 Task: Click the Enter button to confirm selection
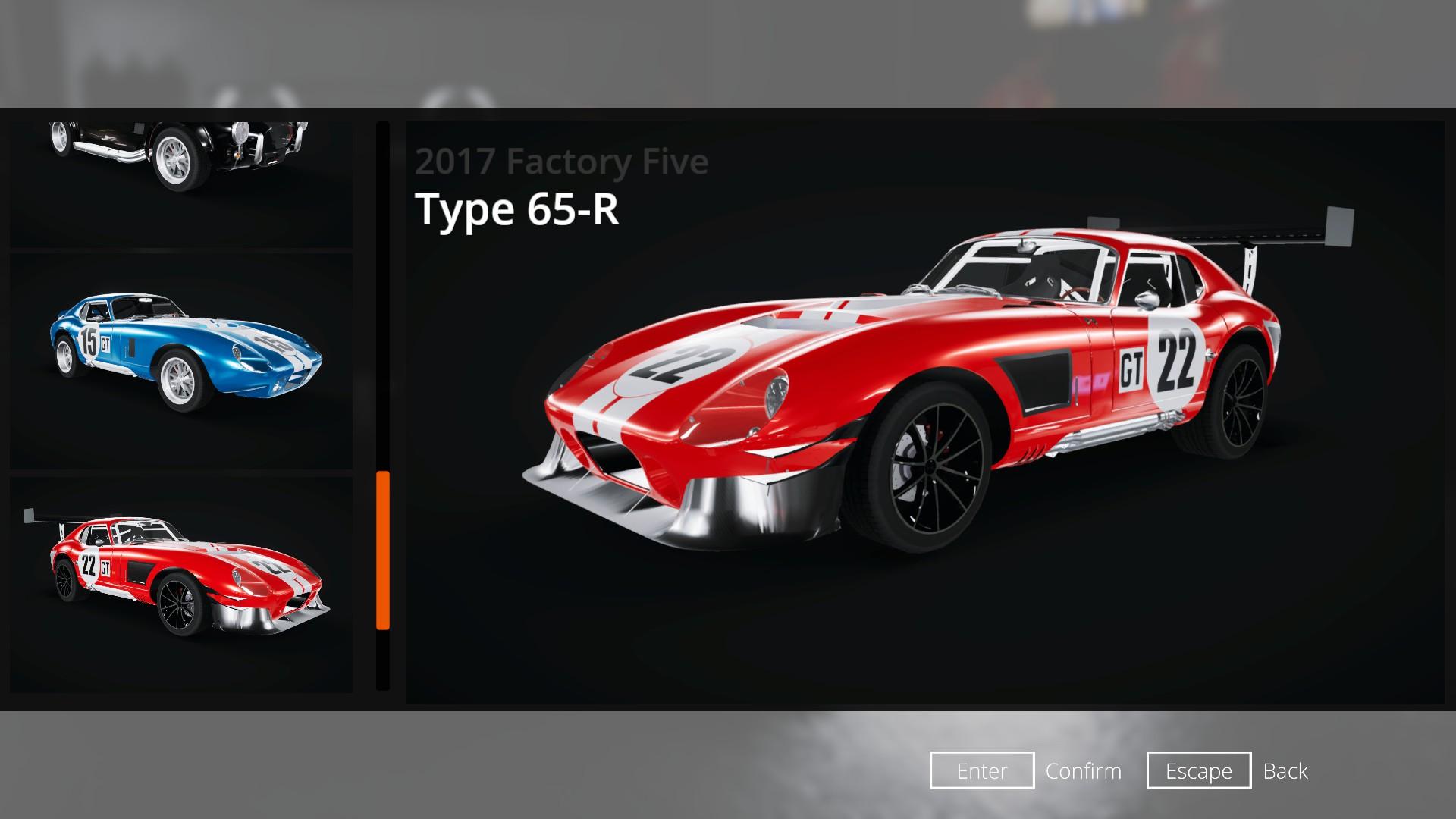[x=981, y=771]
